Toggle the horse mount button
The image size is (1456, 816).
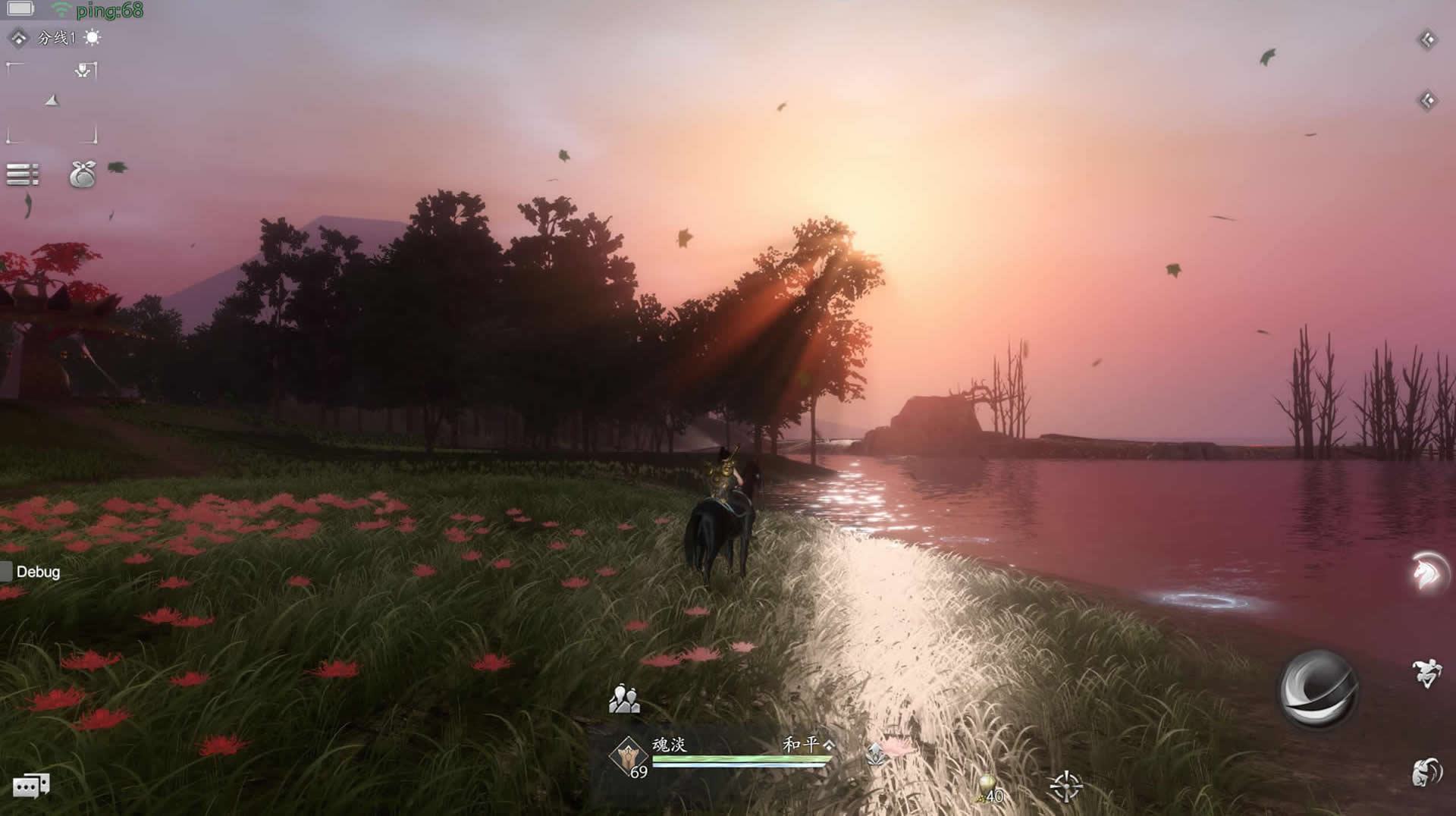tap(1428, 573)
